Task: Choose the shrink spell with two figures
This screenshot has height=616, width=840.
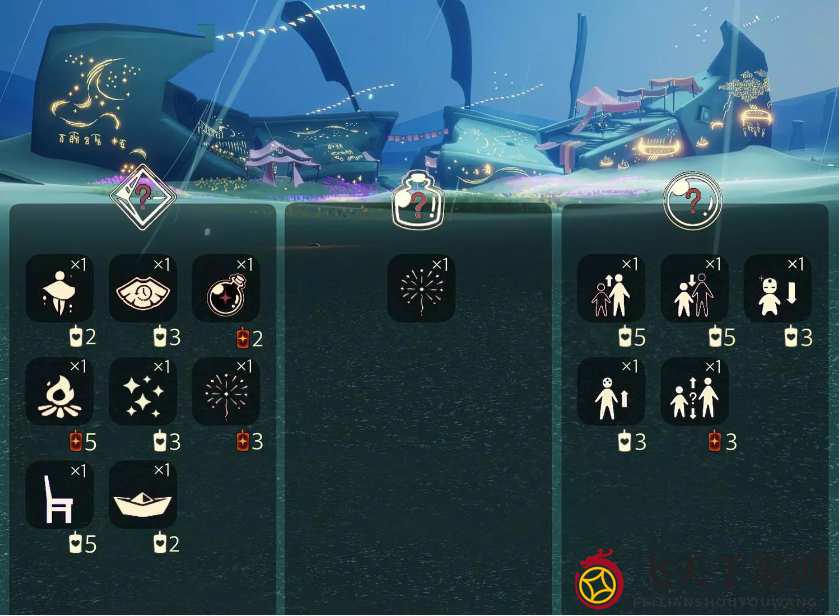Action: coord(695,288)
